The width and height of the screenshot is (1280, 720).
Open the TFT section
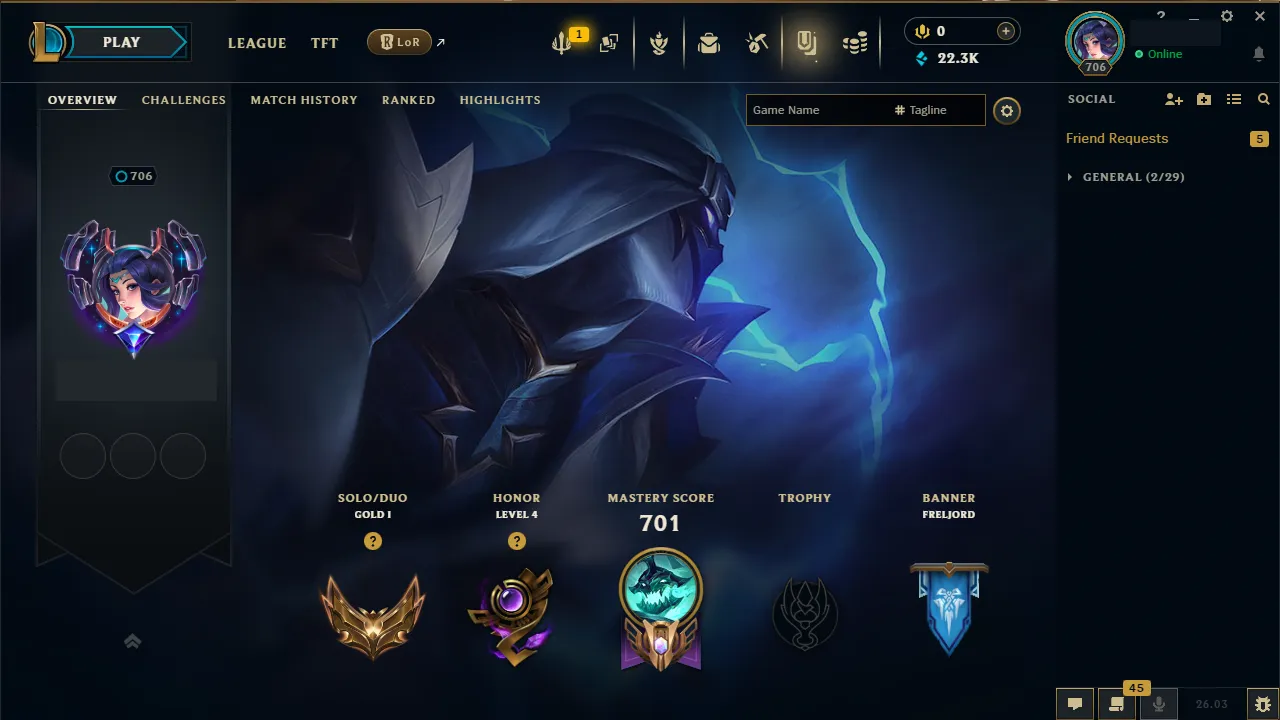(x=324, y=43)
